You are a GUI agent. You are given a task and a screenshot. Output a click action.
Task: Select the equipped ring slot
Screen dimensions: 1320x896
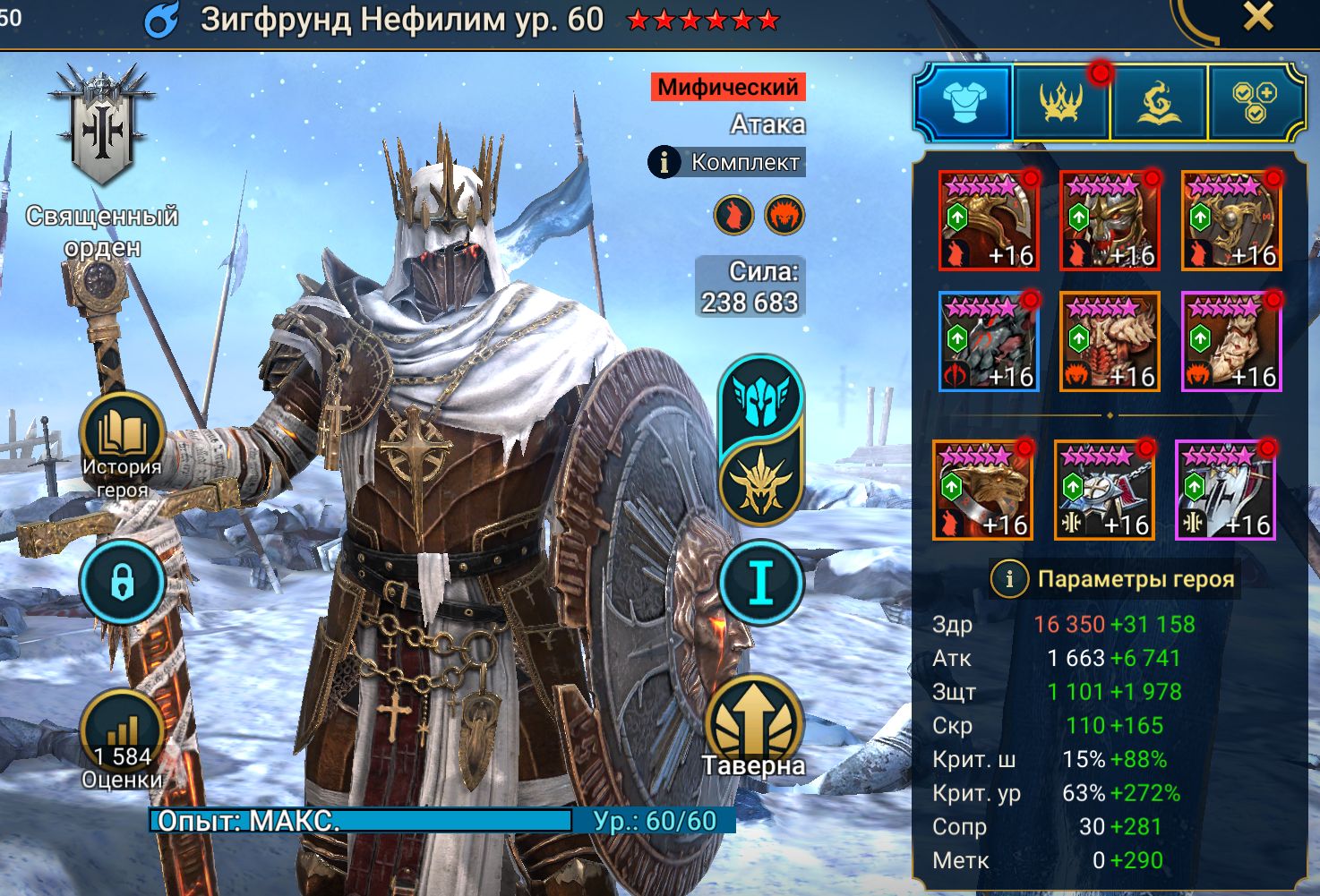coord(982,490)
